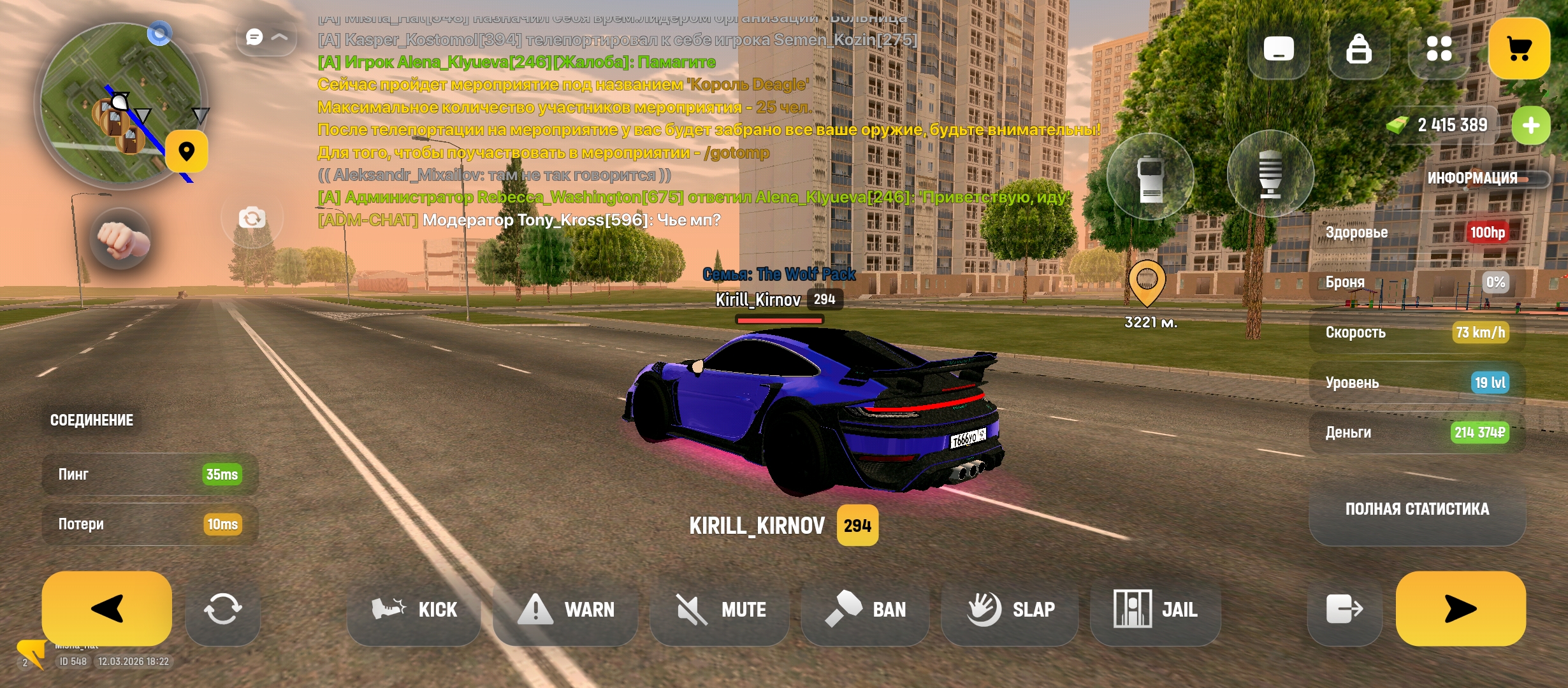Screen dimensions: 1568x688
Task: Mute the player with MUTE button
Action: coord(720,610)
